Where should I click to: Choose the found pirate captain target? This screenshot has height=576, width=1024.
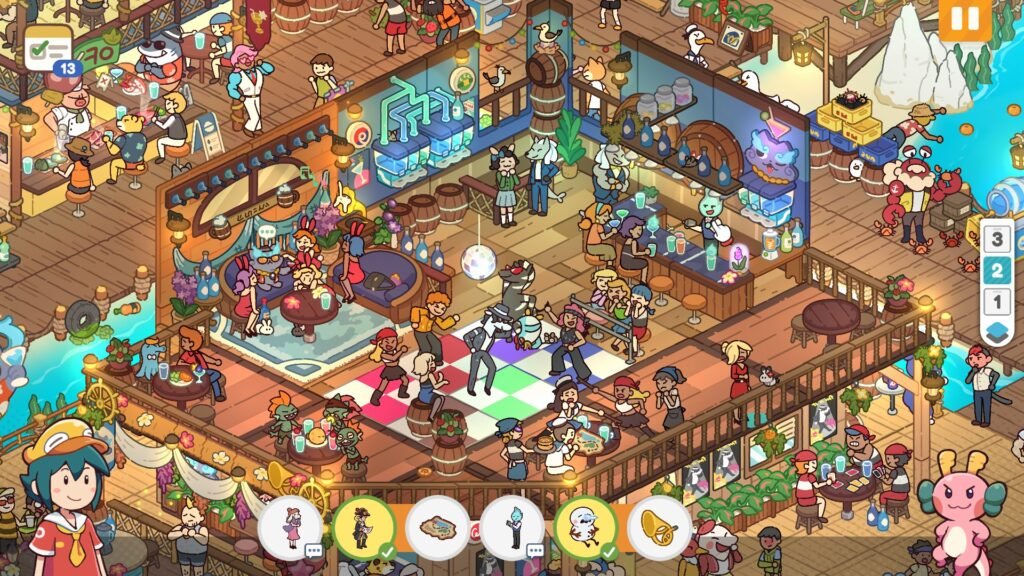[364, 527]
